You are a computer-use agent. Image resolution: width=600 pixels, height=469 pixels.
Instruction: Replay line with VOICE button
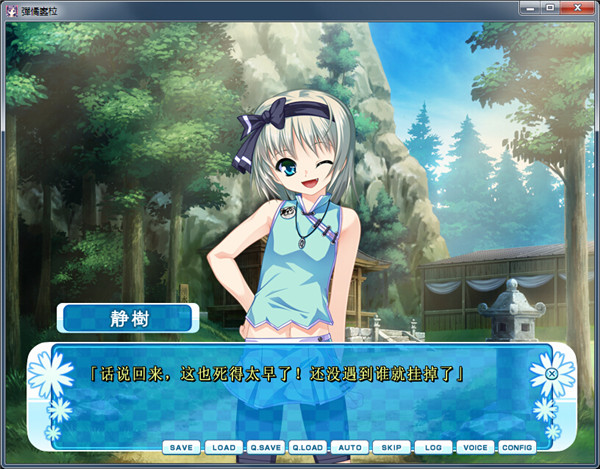pyautogui.click(x=475, y=447)
